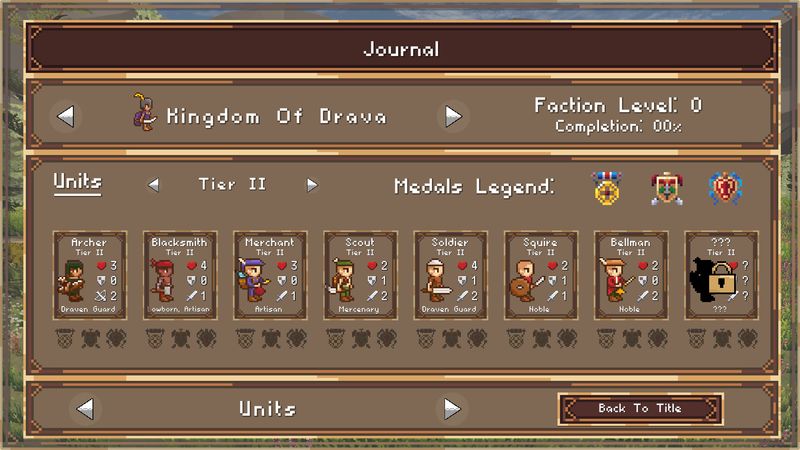The width and height of the screenshot is (800, 450).
Task: Go to the previous journal section
Action: tap(85, 408)
